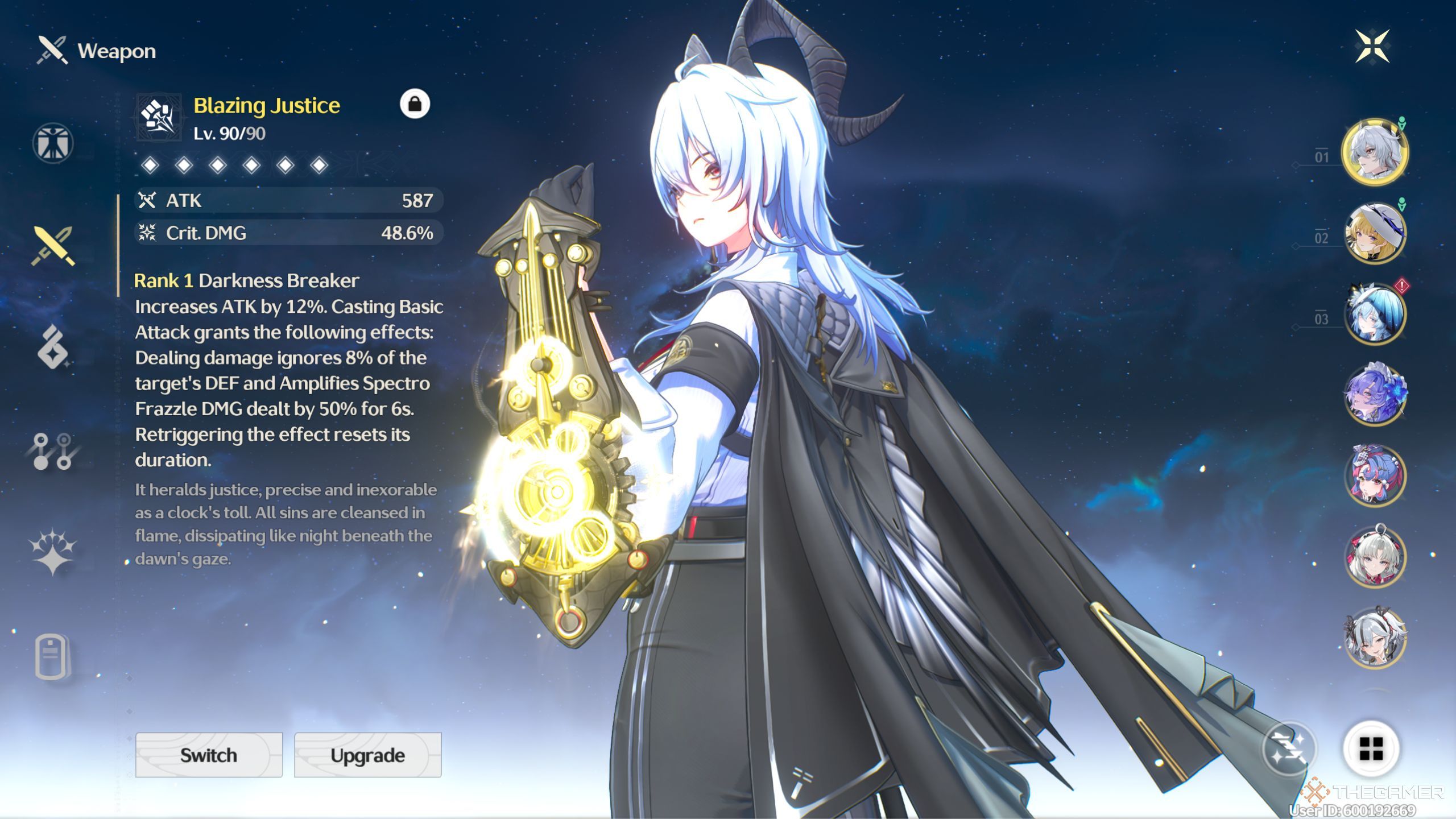1456x819 pixels.
Task: Open the bottom sidebar tab with the card icon
Action: [x=52, y=656]
